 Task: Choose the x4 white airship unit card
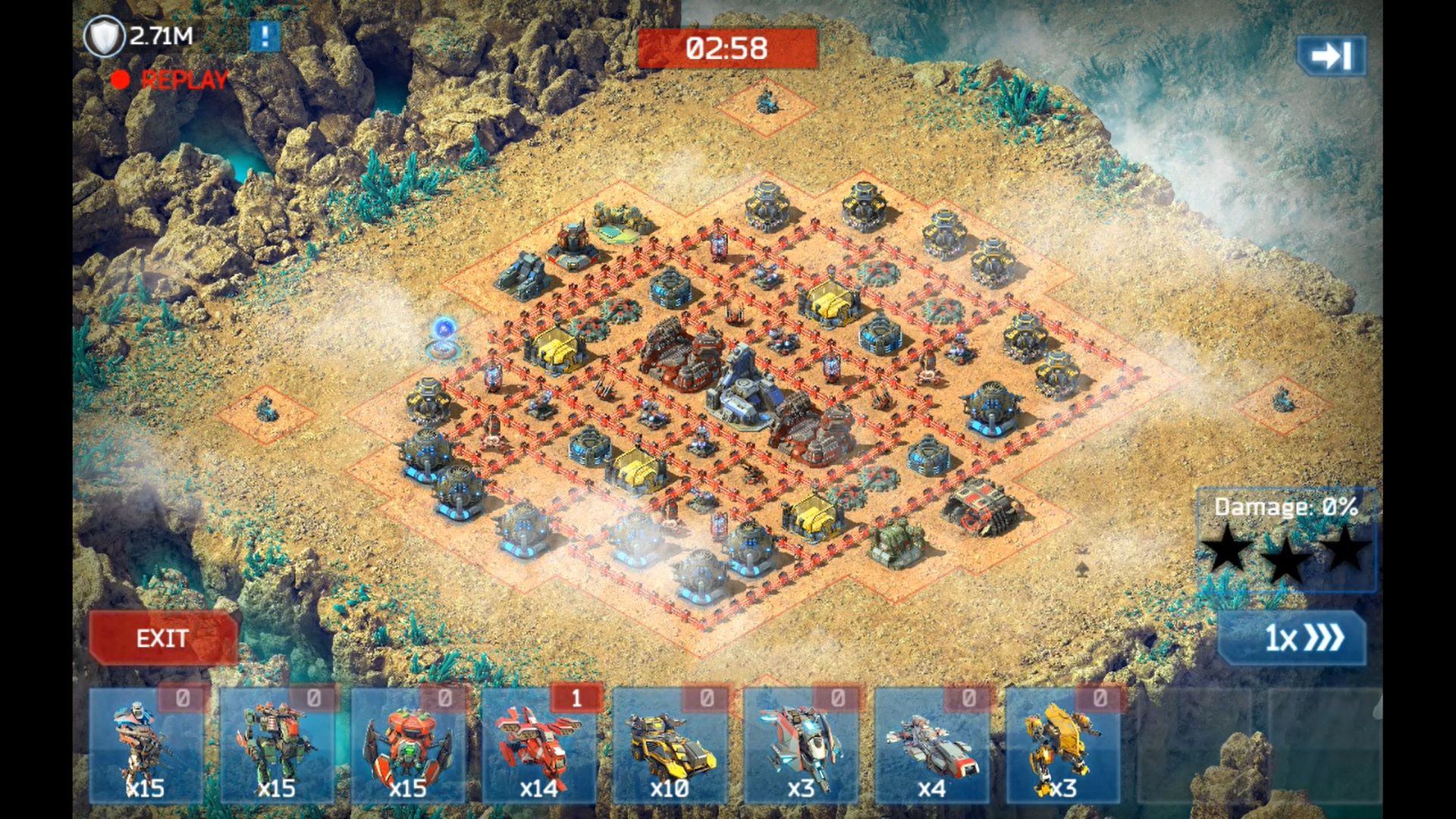[932, 747]
